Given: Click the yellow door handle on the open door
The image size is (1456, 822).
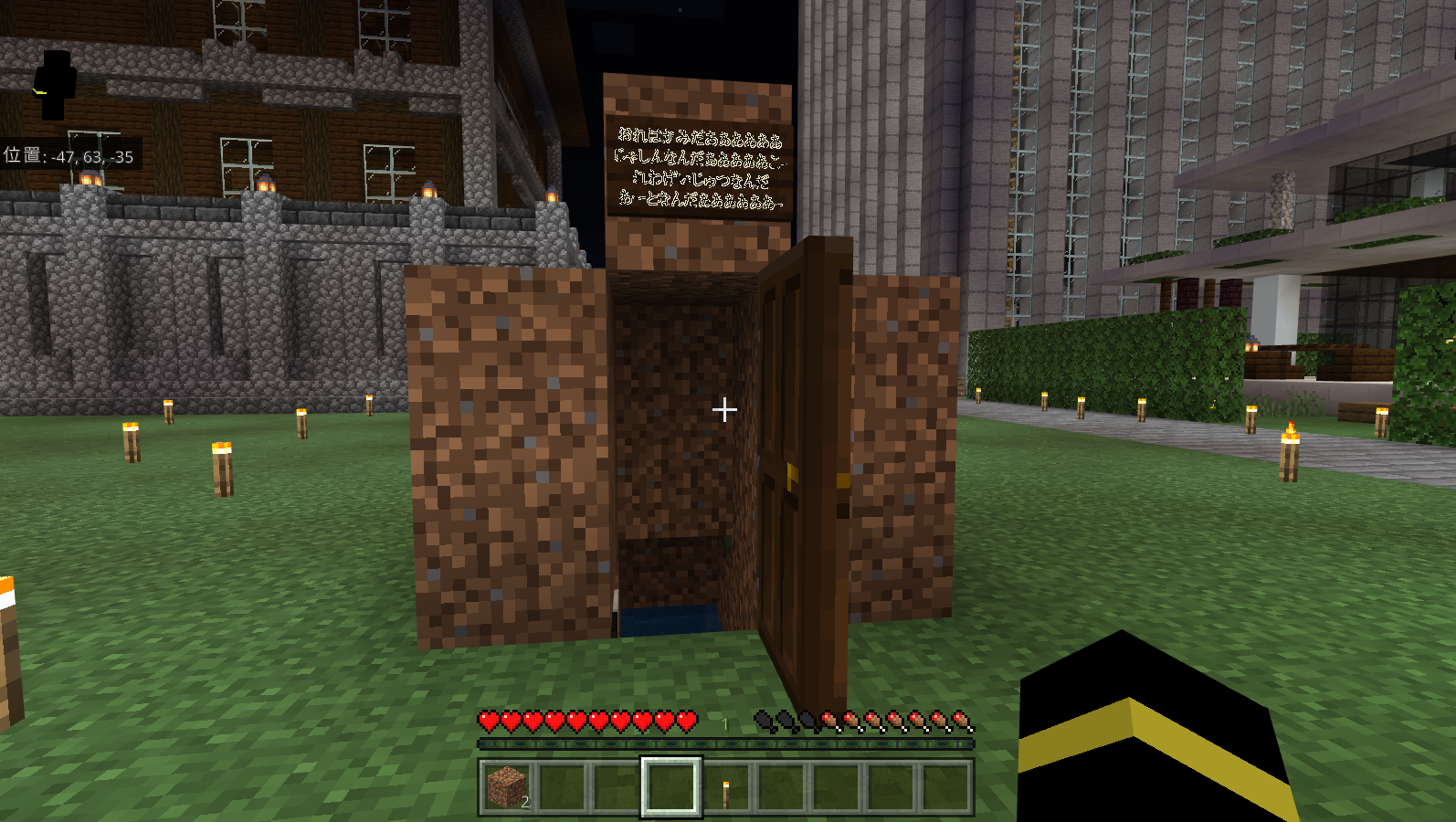Looking at the screenshot, I should click(791, 473).
